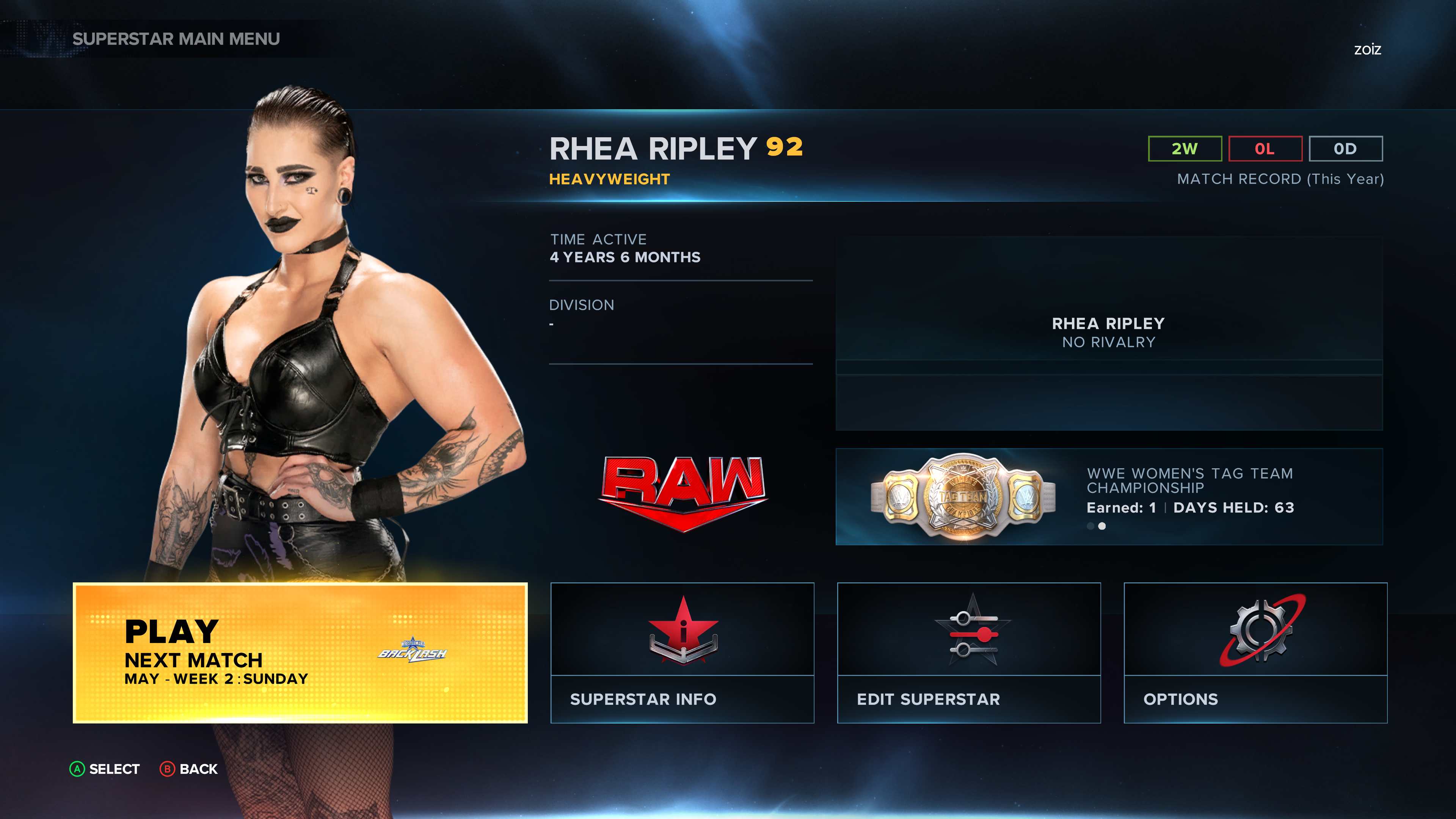Image resolution: width=1456 pixels, height=819 pixels.
Task: Open the Options menu tile
Action: click(x=1255, y=652)
